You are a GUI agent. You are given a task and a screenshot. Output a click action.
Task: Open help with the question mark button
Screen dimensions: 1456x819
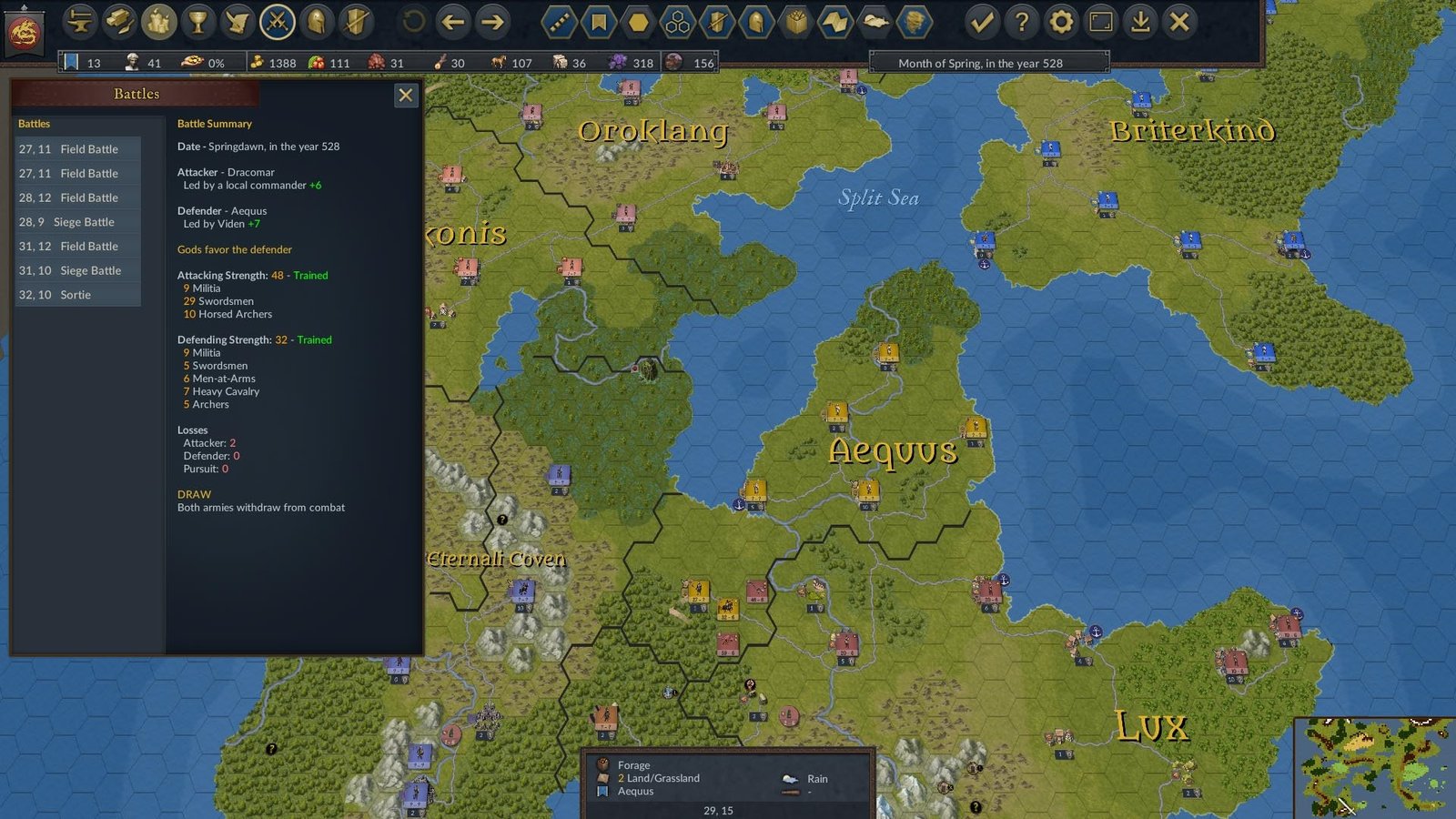[1021, 22]
